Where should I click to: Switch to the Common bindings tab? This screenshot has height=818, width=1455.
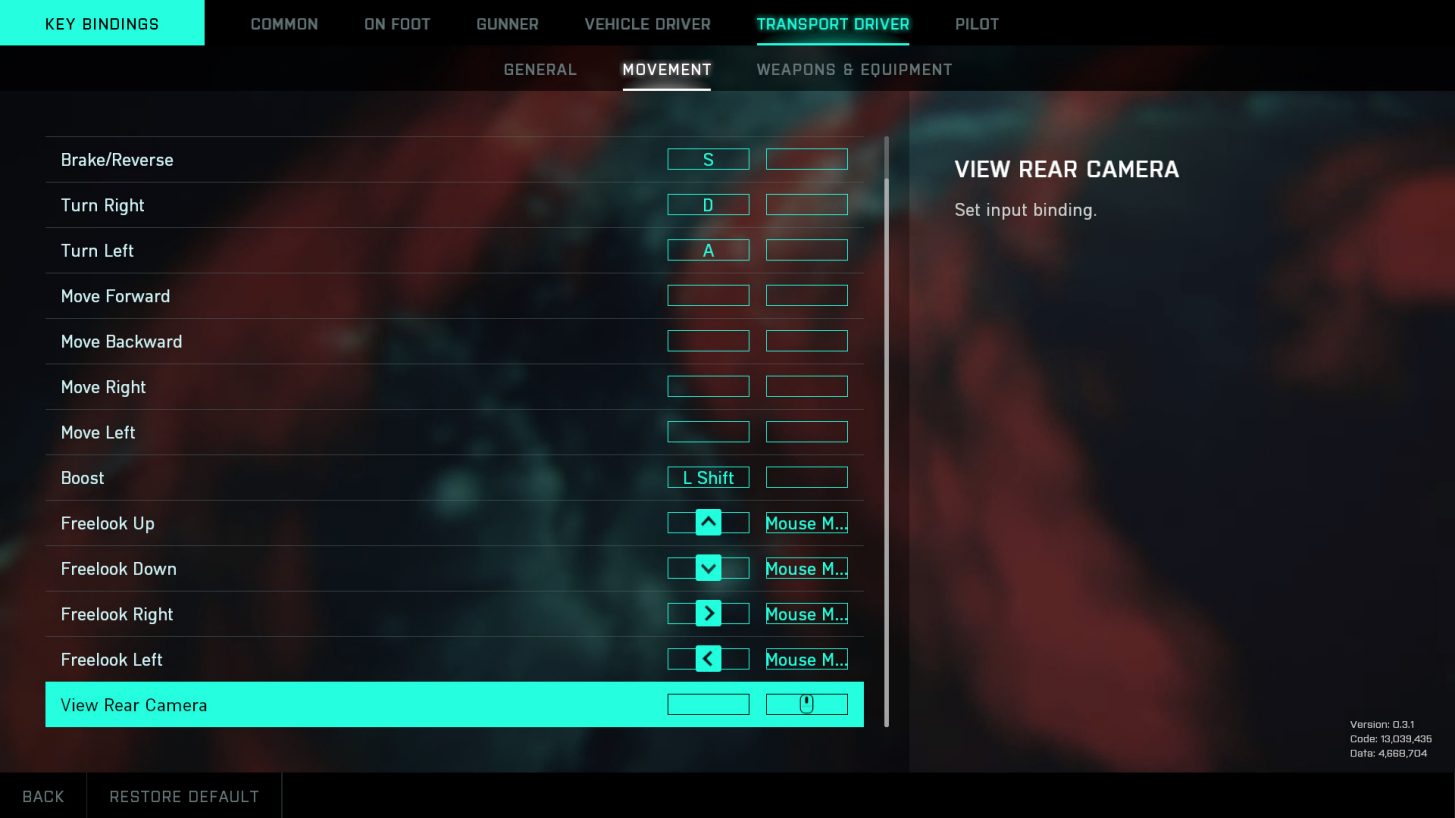[284, 24]
